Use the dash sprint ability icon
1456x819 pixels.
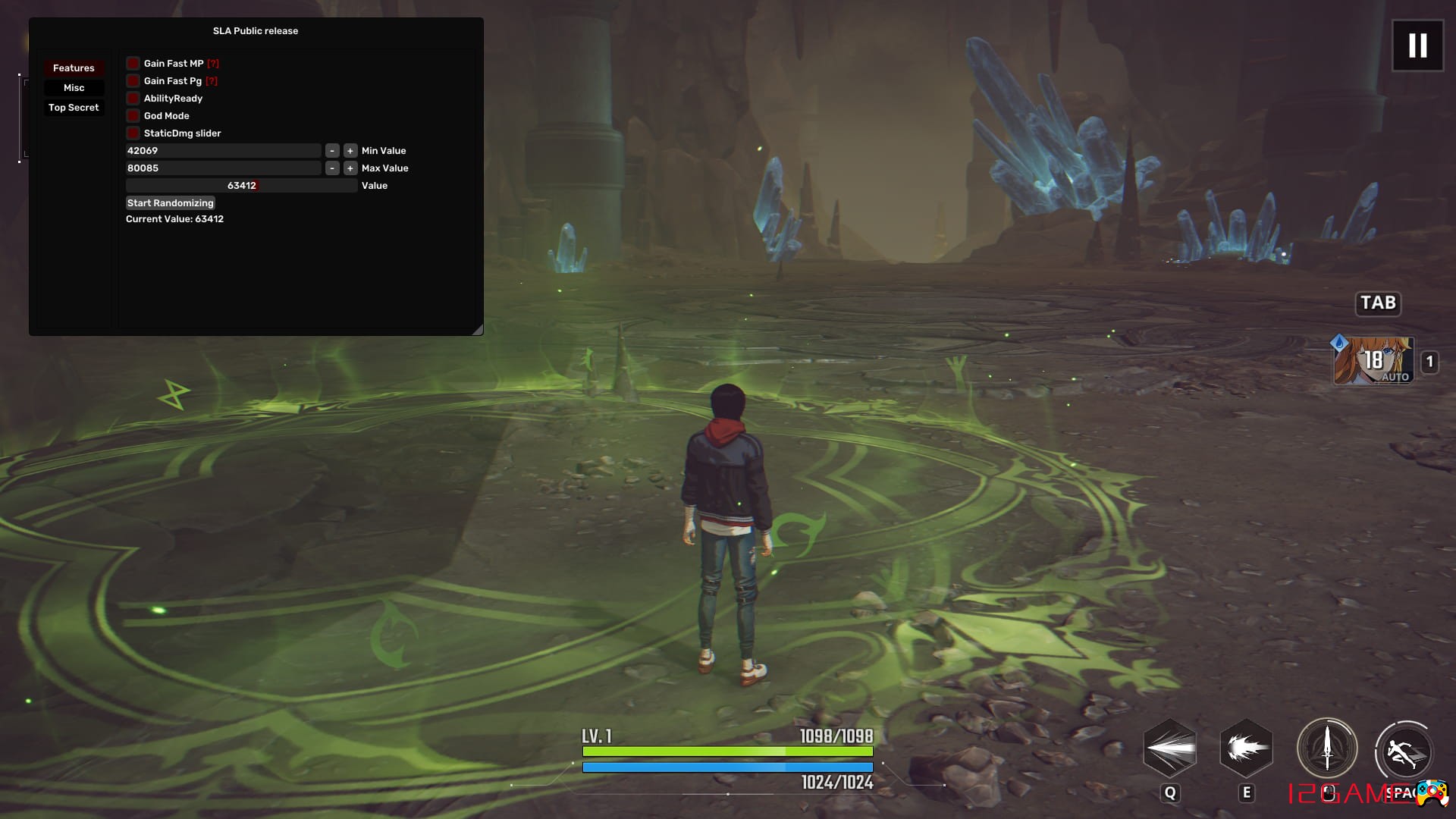click(1404, 752)
